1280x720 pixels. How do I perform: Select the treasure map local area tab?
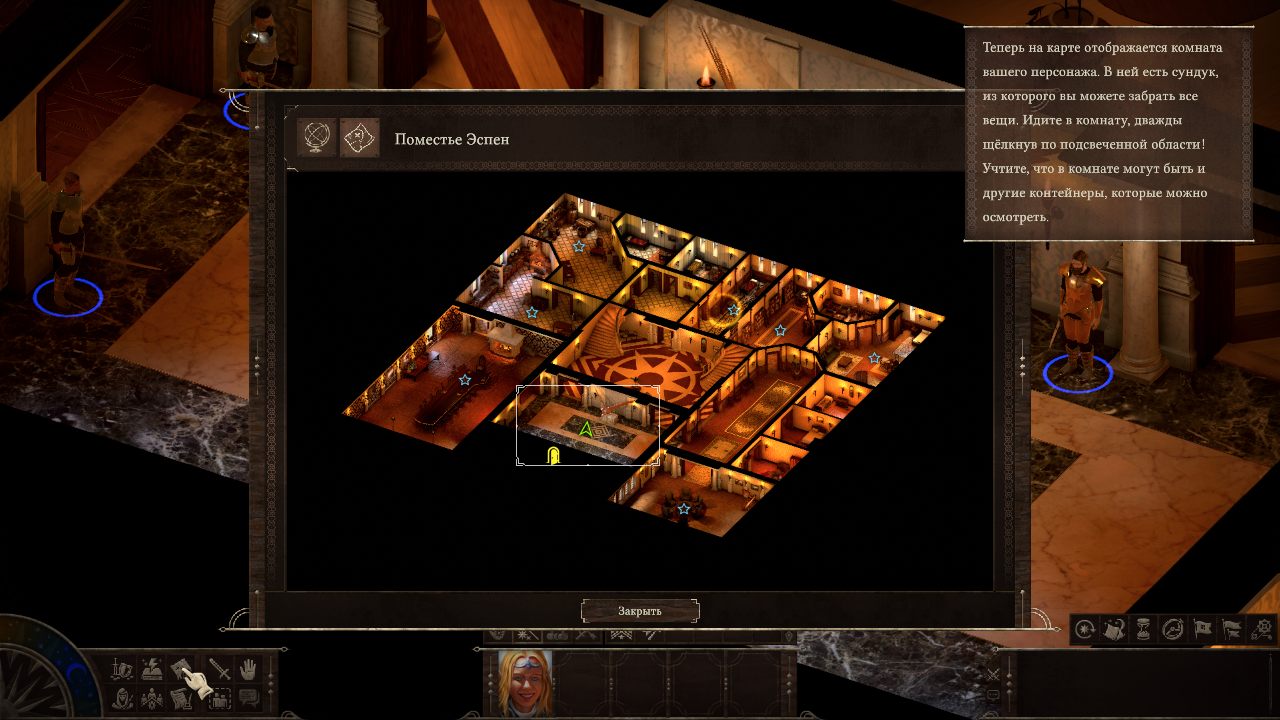coord(359,139)
